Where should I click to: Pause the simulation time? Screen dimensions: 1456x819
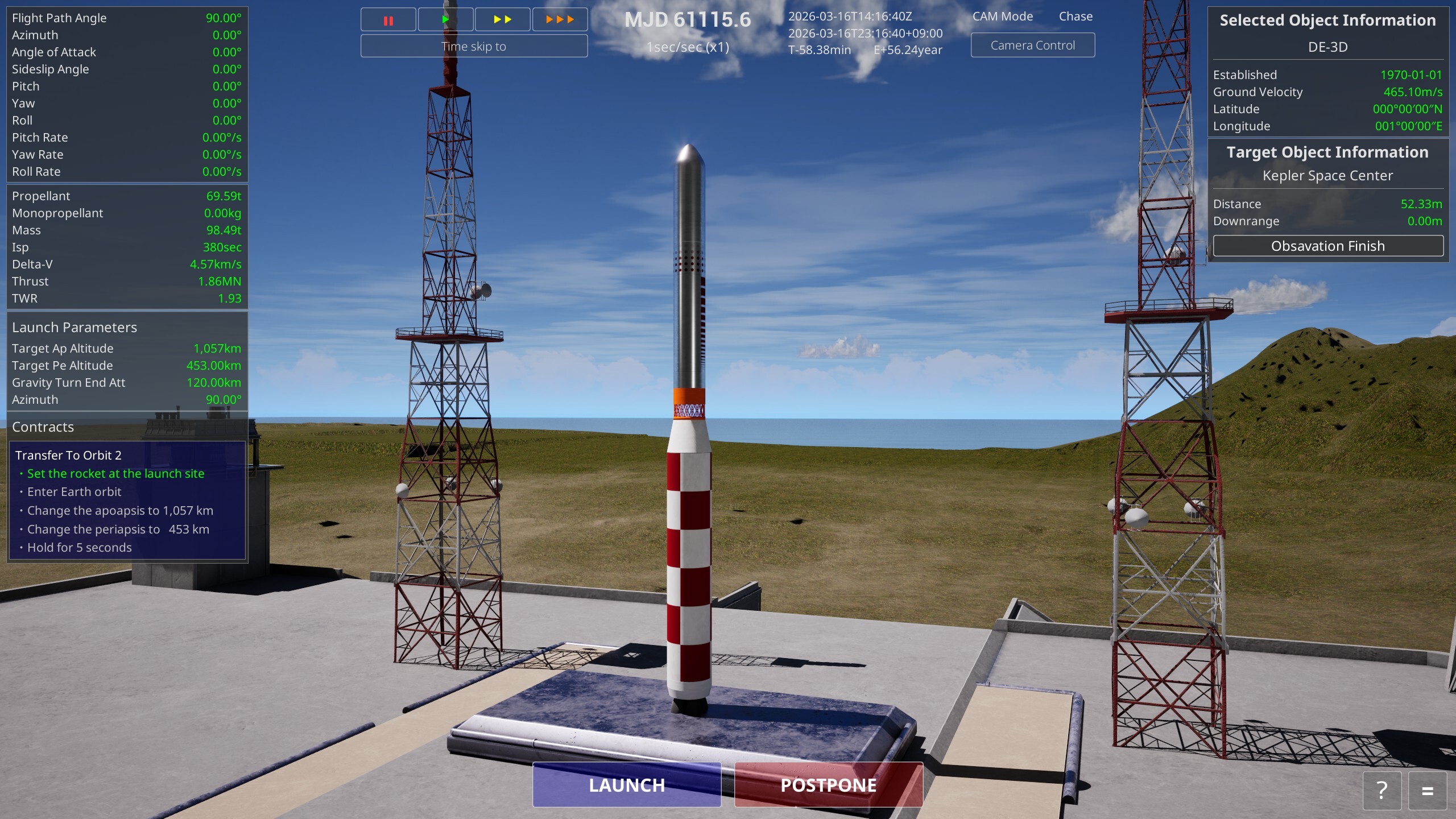[x=388, y=20]
